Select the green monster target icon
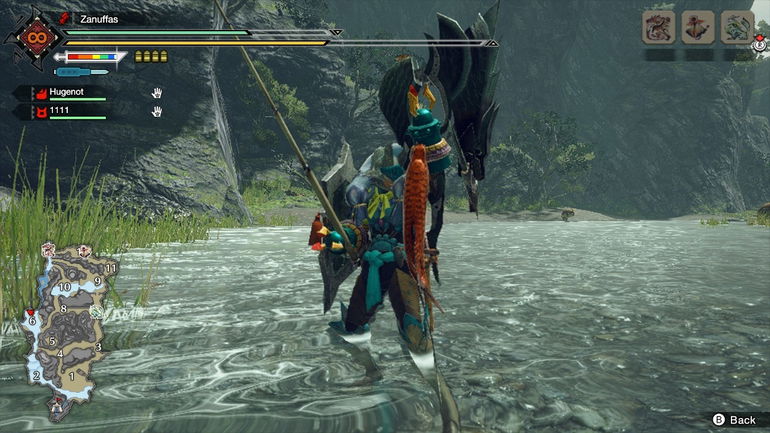This screenshot has width=770, height=433. click(737, 27)
